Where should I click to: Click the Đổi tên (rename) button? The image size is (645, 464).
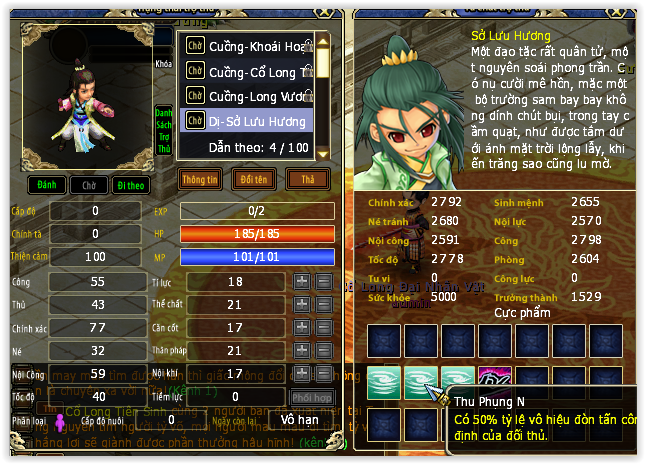[x=254, y=179]
